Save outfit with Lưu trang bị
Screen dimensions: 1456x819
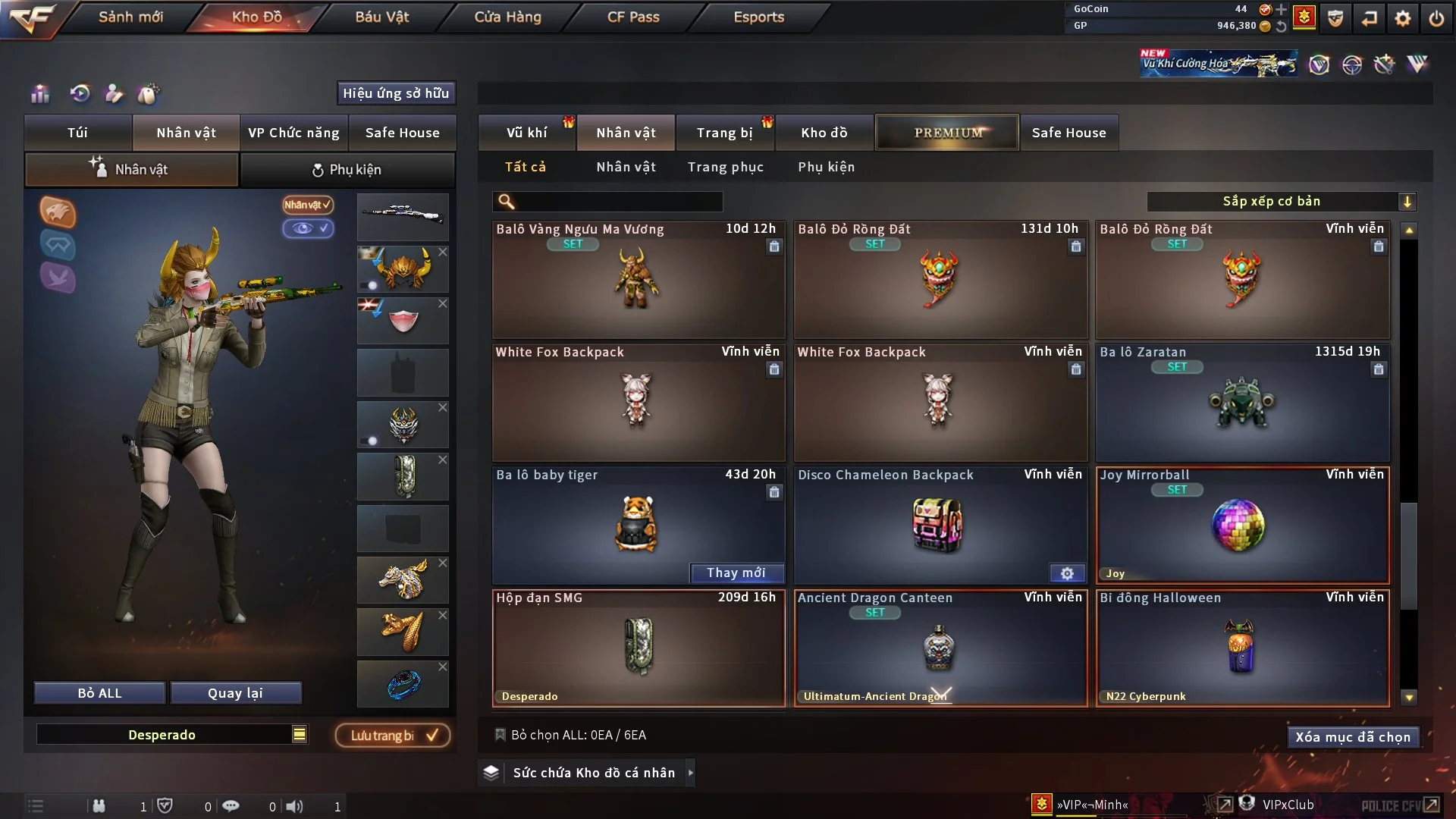click(393, 736)
